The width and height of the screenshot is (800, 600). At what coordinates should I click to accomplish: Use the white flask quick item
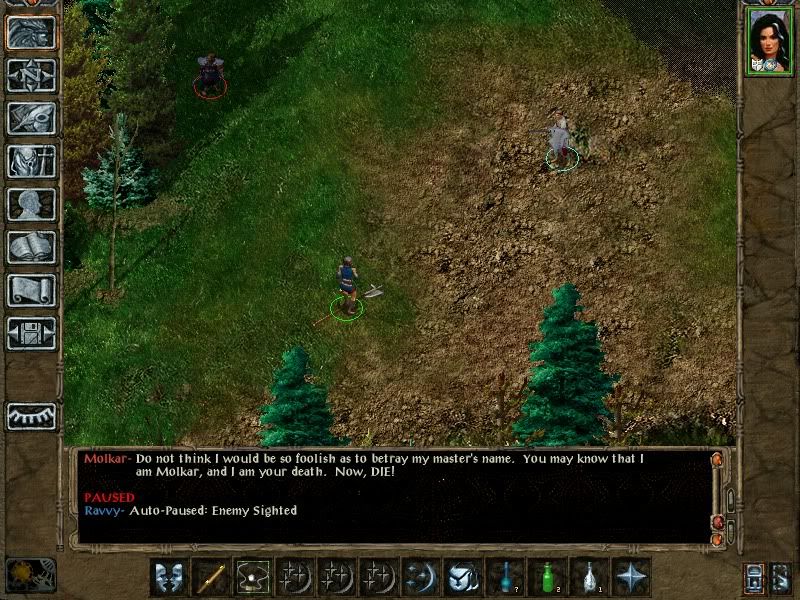589,577
